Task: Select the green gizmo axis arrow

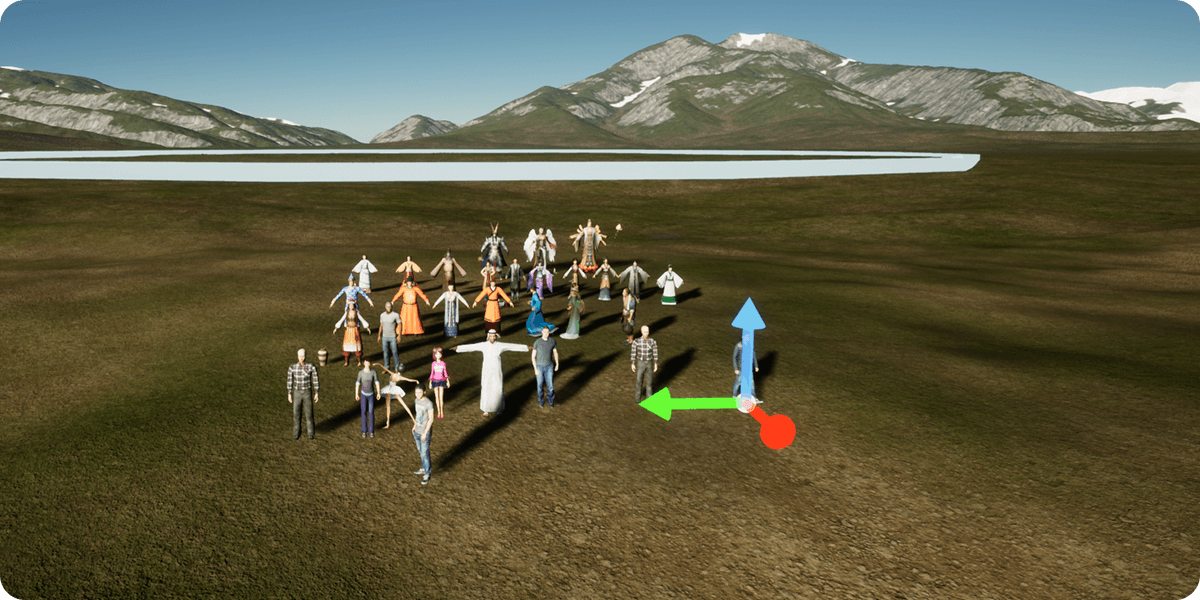Action: (678, 404)
